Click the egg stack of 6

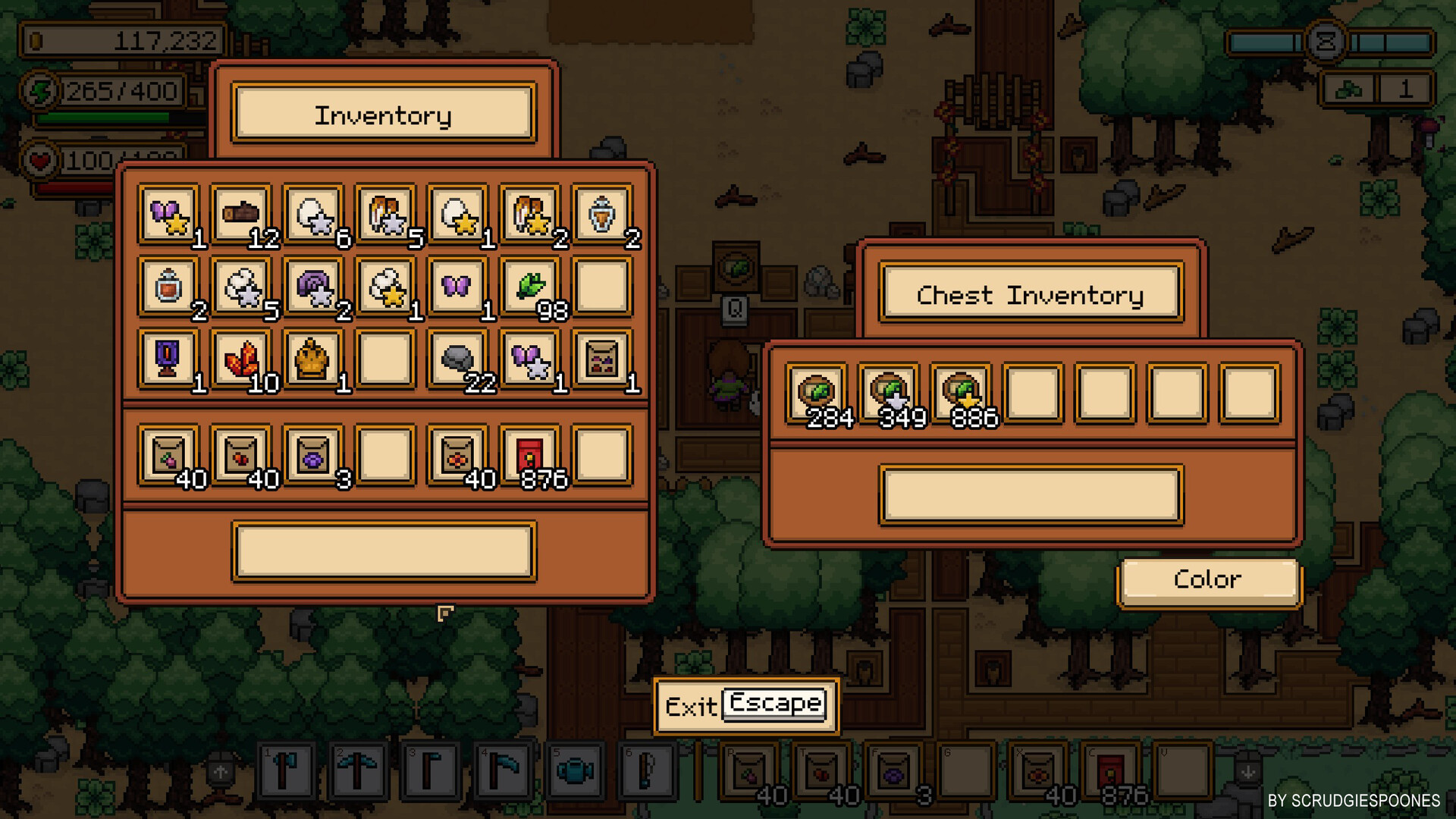click(x=314, y=215)
